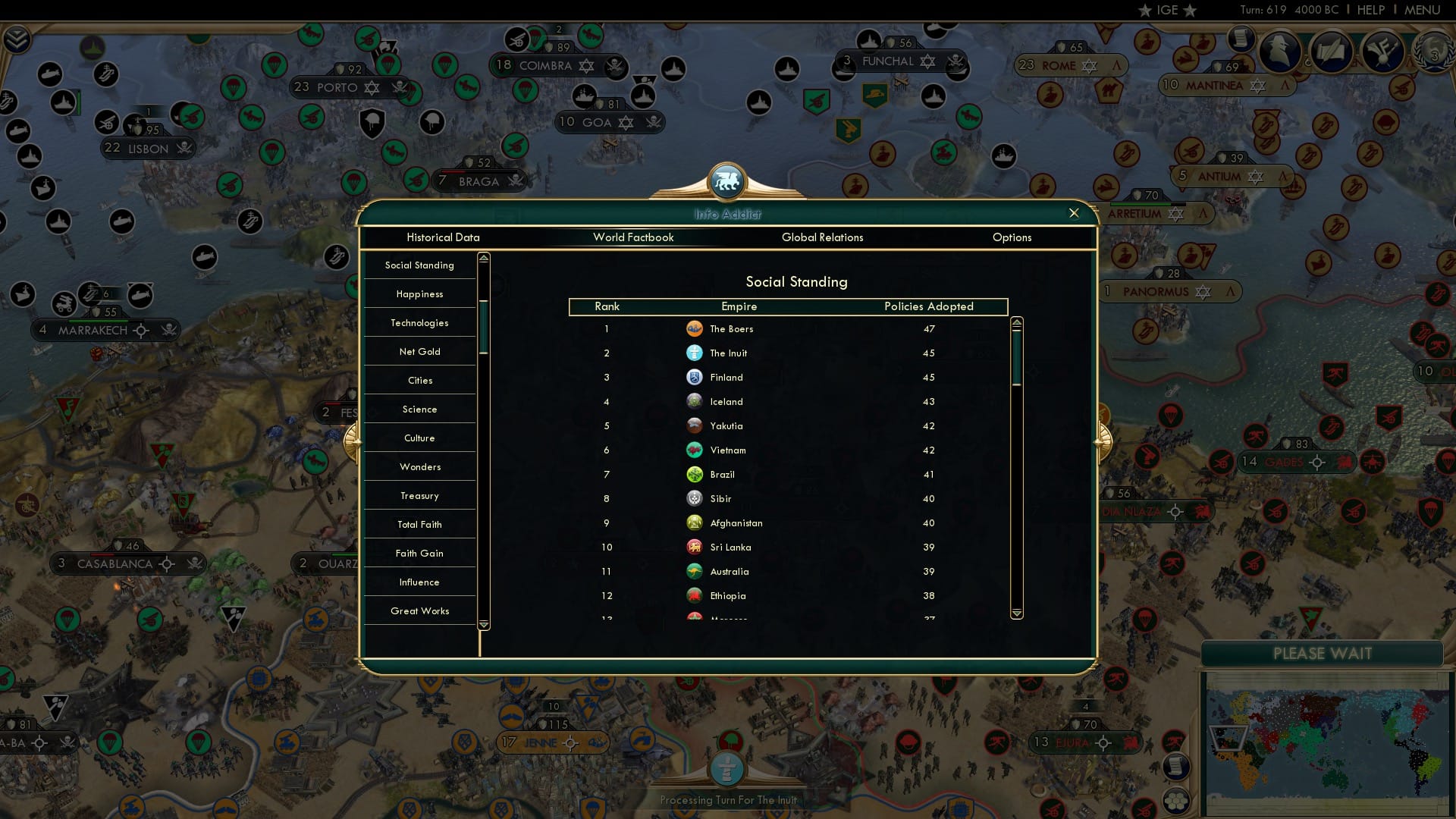Switch to the Options tab
This screenshot has width=1456, height=819.
pyautogui.click(x=1012, y=237)
